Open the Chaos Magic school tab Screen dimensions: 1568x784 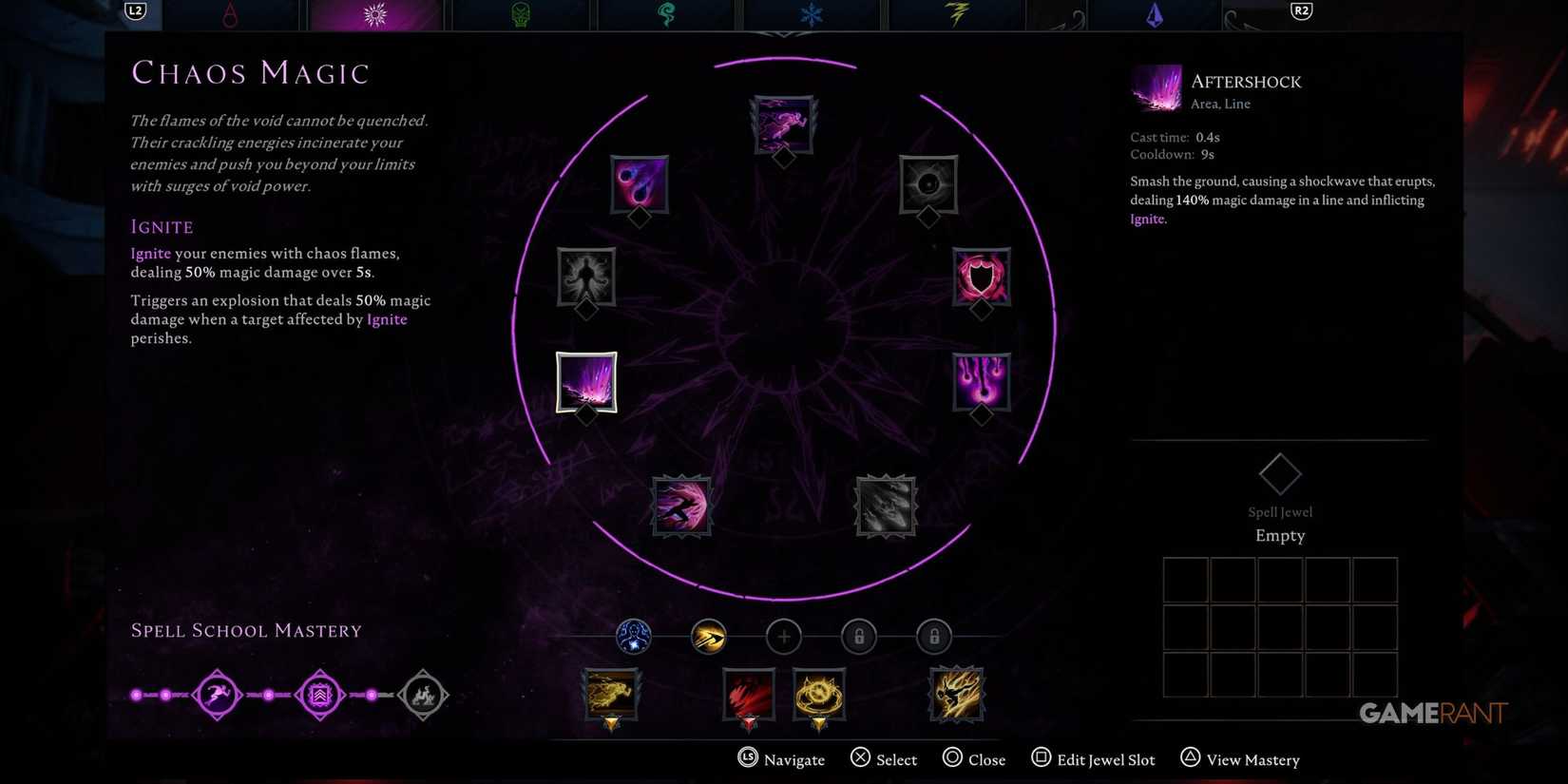tap(375, 14)
